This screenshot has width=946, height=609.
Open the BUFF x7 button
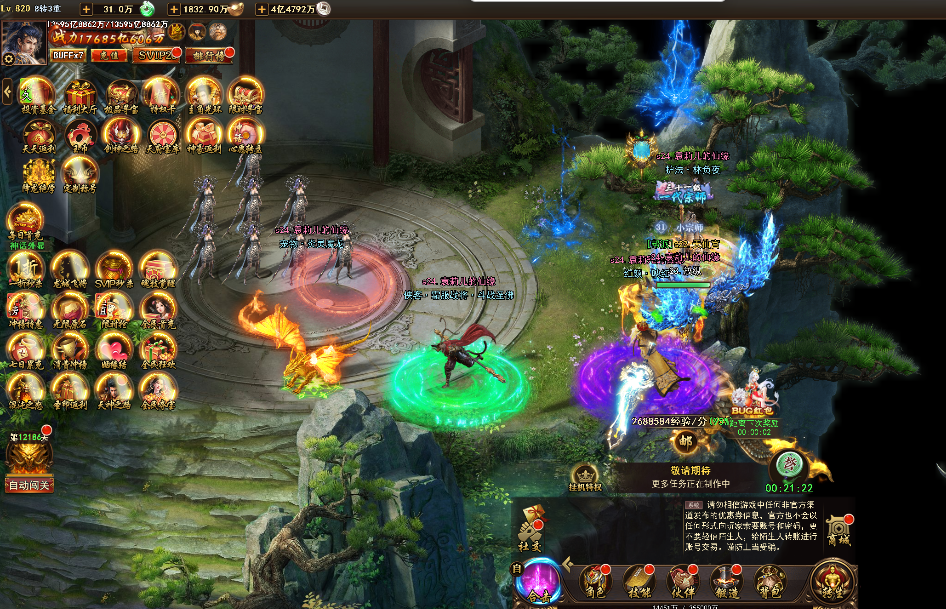coord(68,55)
